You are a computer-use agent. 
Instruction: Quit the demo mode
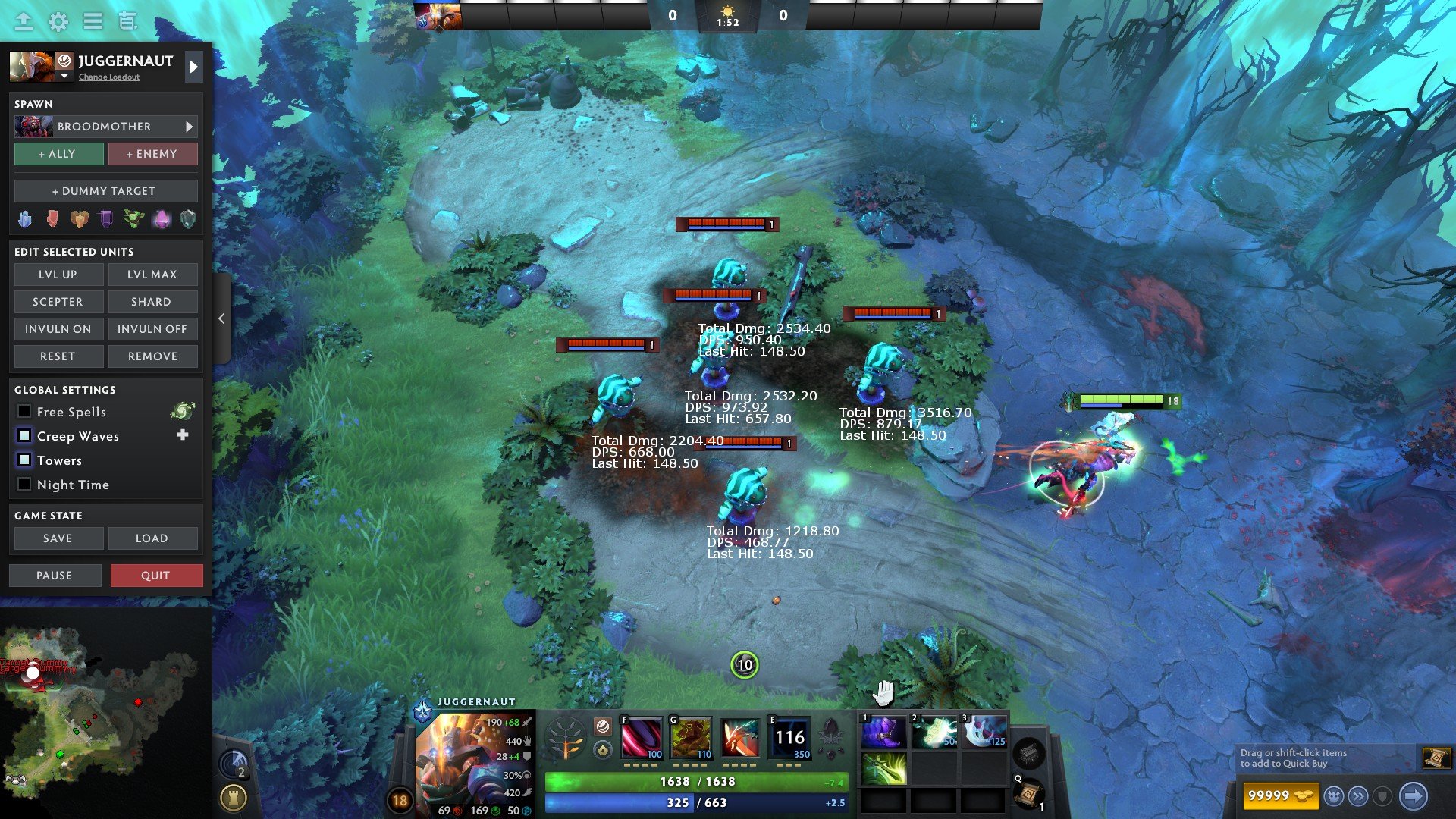coord(156,576)
